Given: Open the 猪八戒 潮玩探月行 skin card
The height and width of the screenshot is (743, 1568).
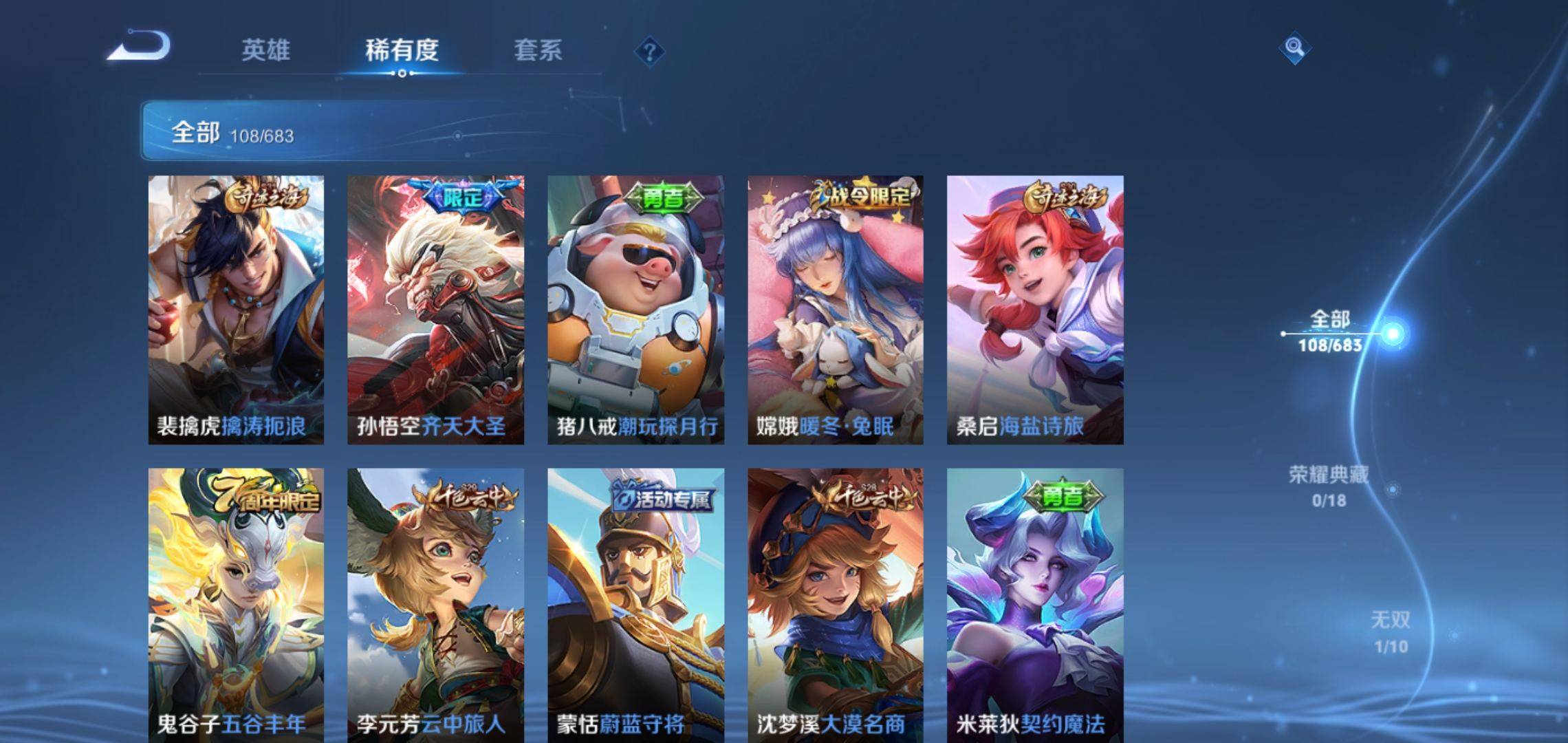Looking at the screenshot, I should tap(635, 310).
